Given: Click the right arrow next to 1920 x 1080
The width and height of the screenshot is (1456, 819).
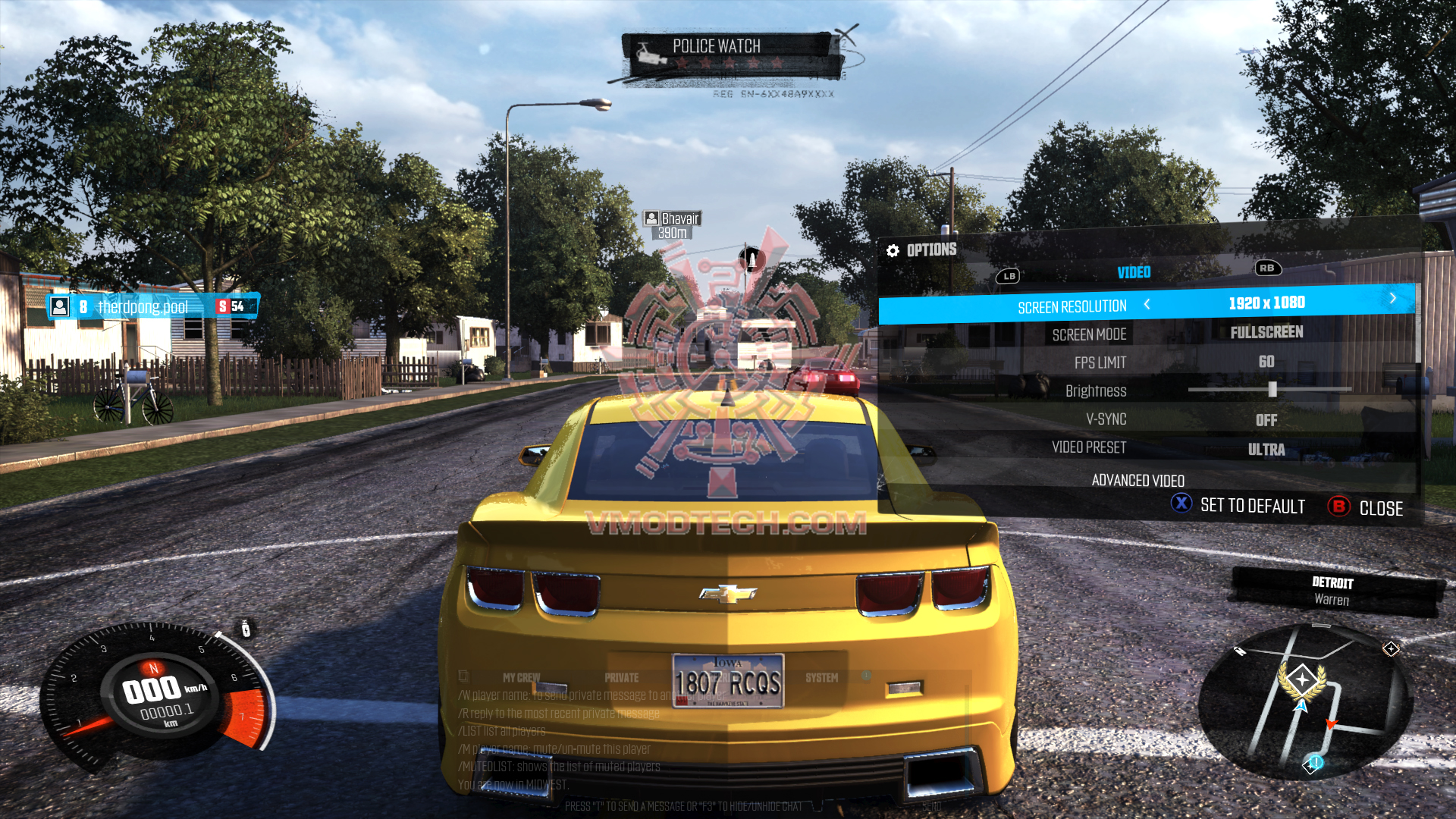Looking at the screenshot, I should coord(1393,298).
